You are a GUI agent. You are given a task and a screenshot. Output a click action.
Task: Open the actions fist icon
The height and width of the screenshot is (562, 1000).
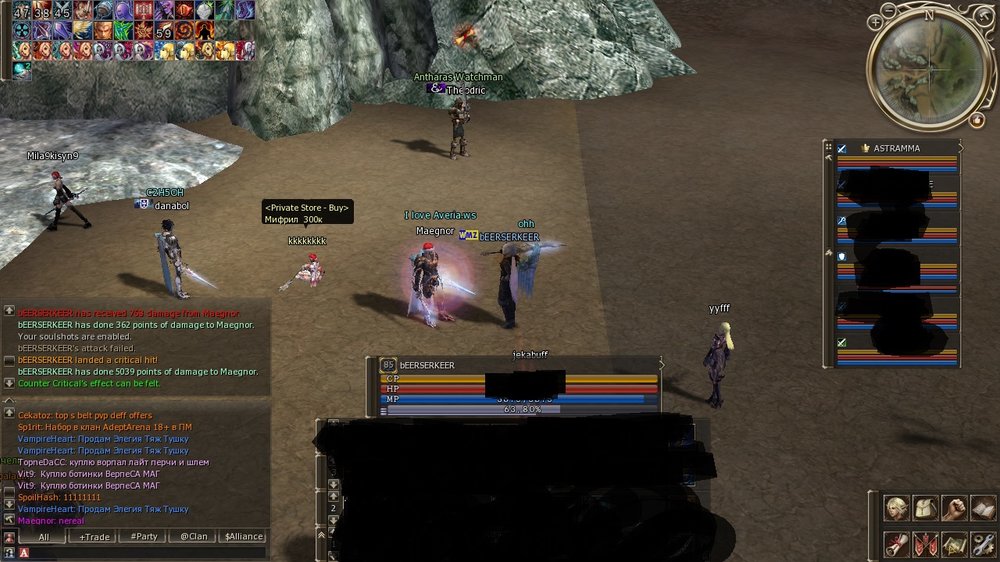click(x=955, y=508)
